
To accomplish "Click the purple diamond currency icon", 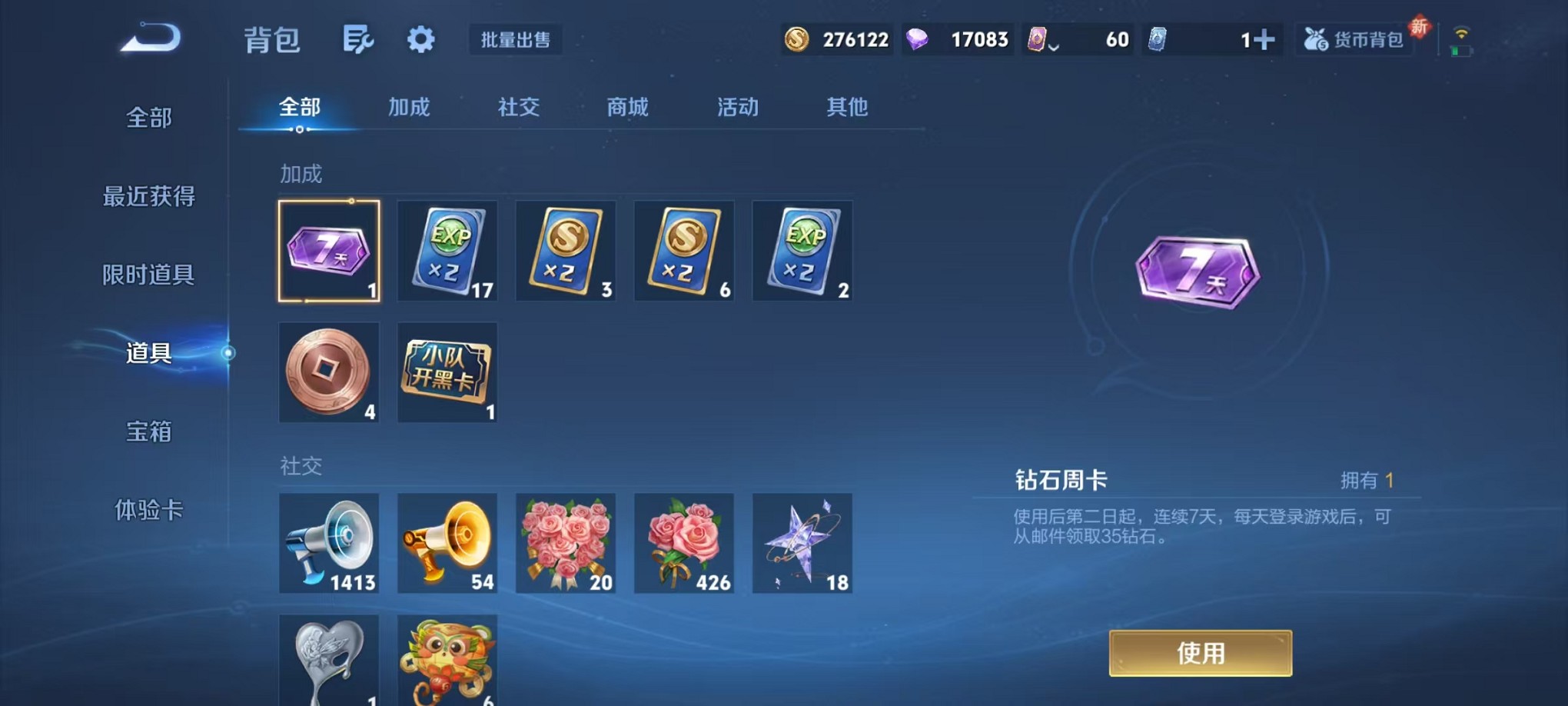I will click(x=919, y=38).
